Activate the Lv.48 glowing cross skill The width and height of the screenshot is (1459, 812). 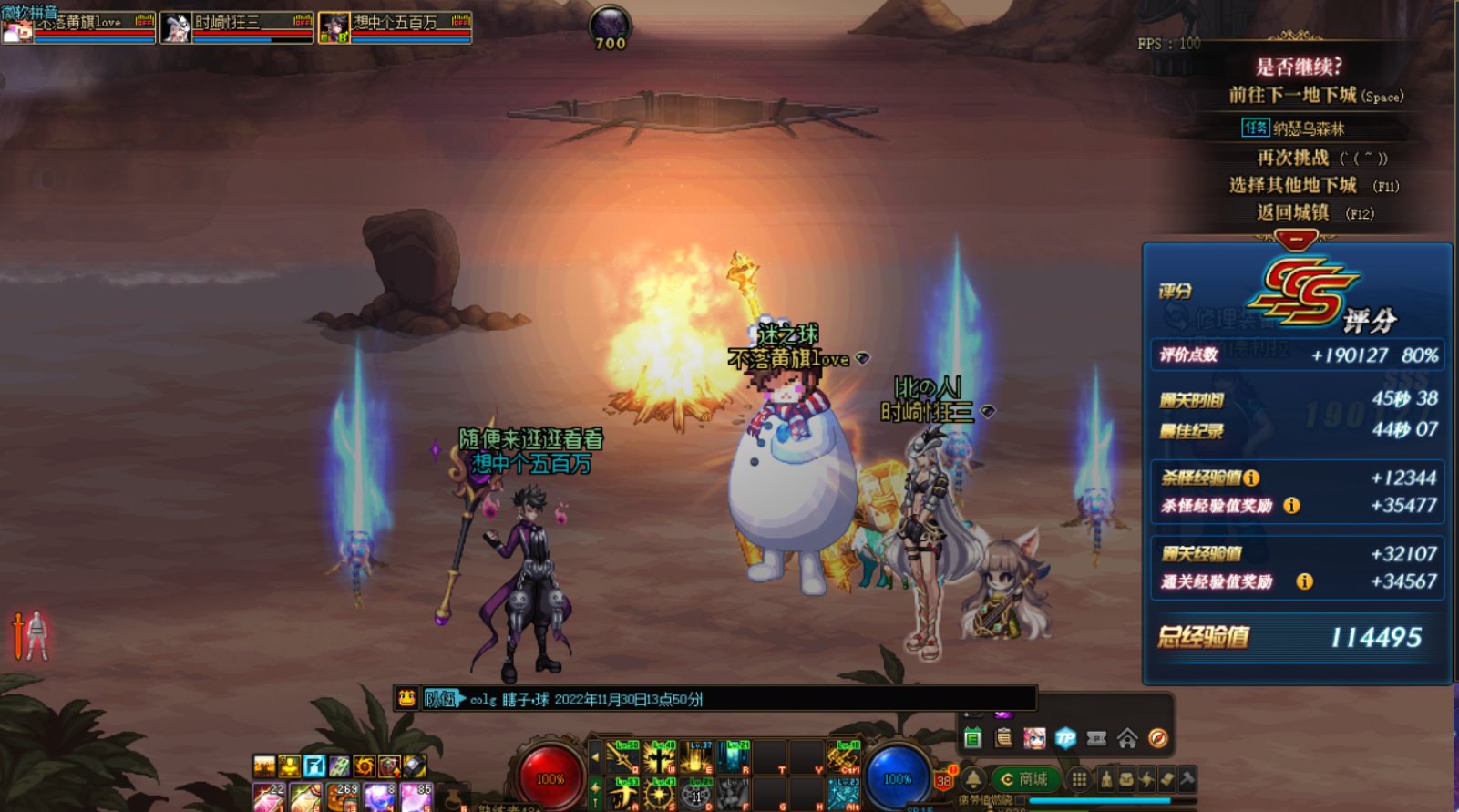click(659, 757)
